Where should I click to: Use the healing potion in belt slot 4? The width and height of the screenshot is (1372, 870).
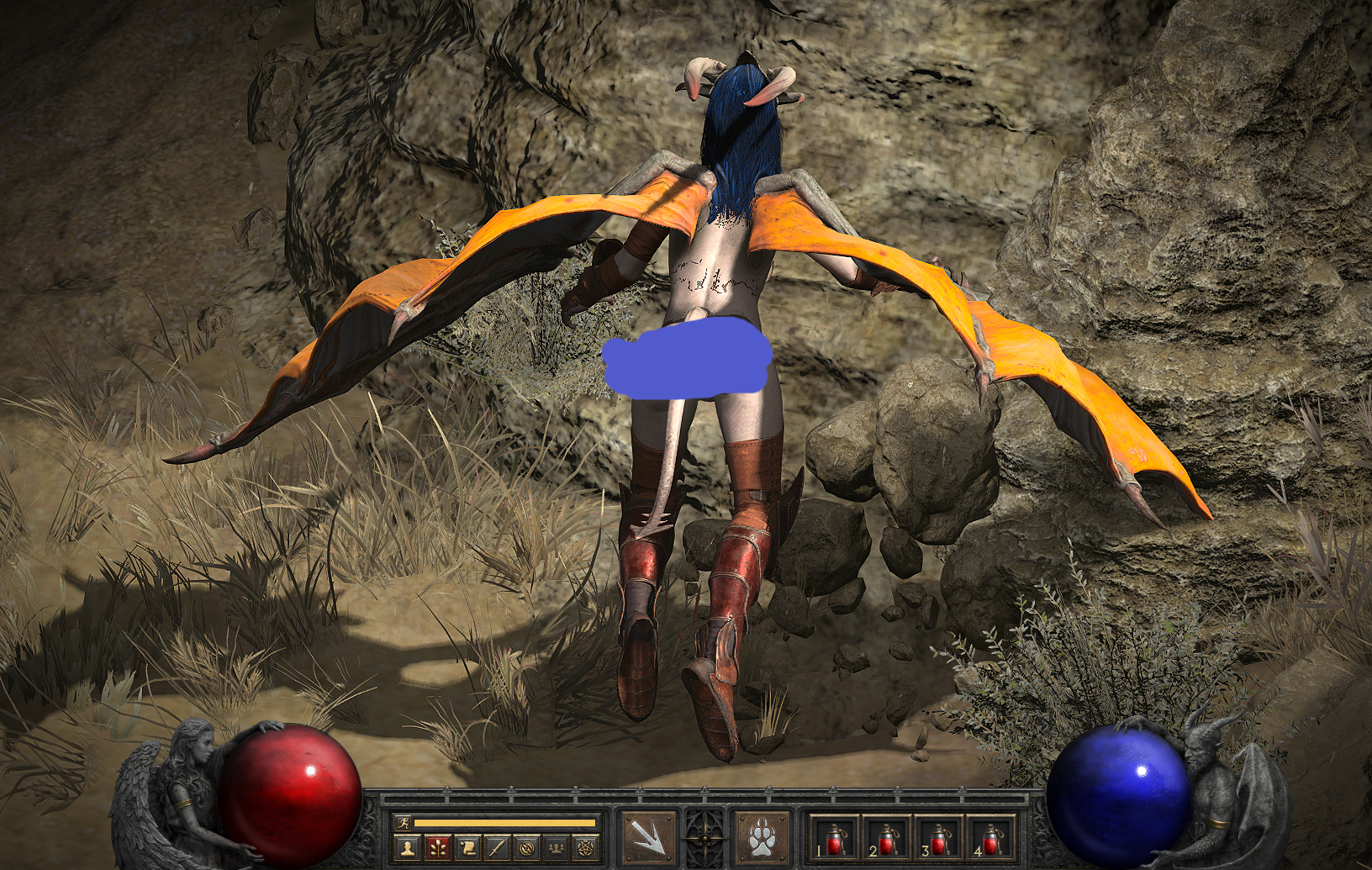point(990,839)
